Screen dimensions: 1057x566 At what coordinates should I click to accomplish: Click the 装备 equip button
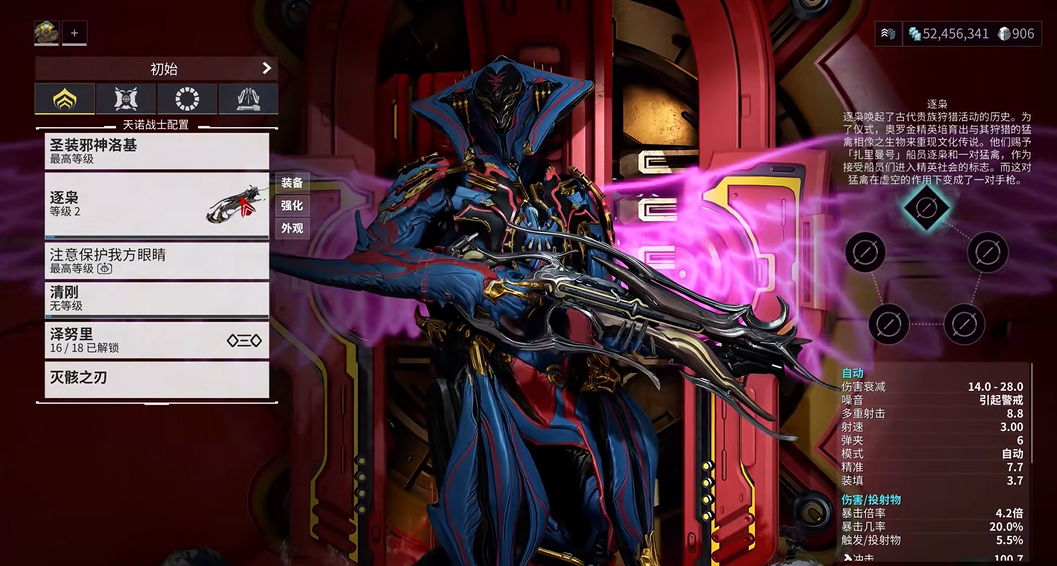click(x=292, y=183)
